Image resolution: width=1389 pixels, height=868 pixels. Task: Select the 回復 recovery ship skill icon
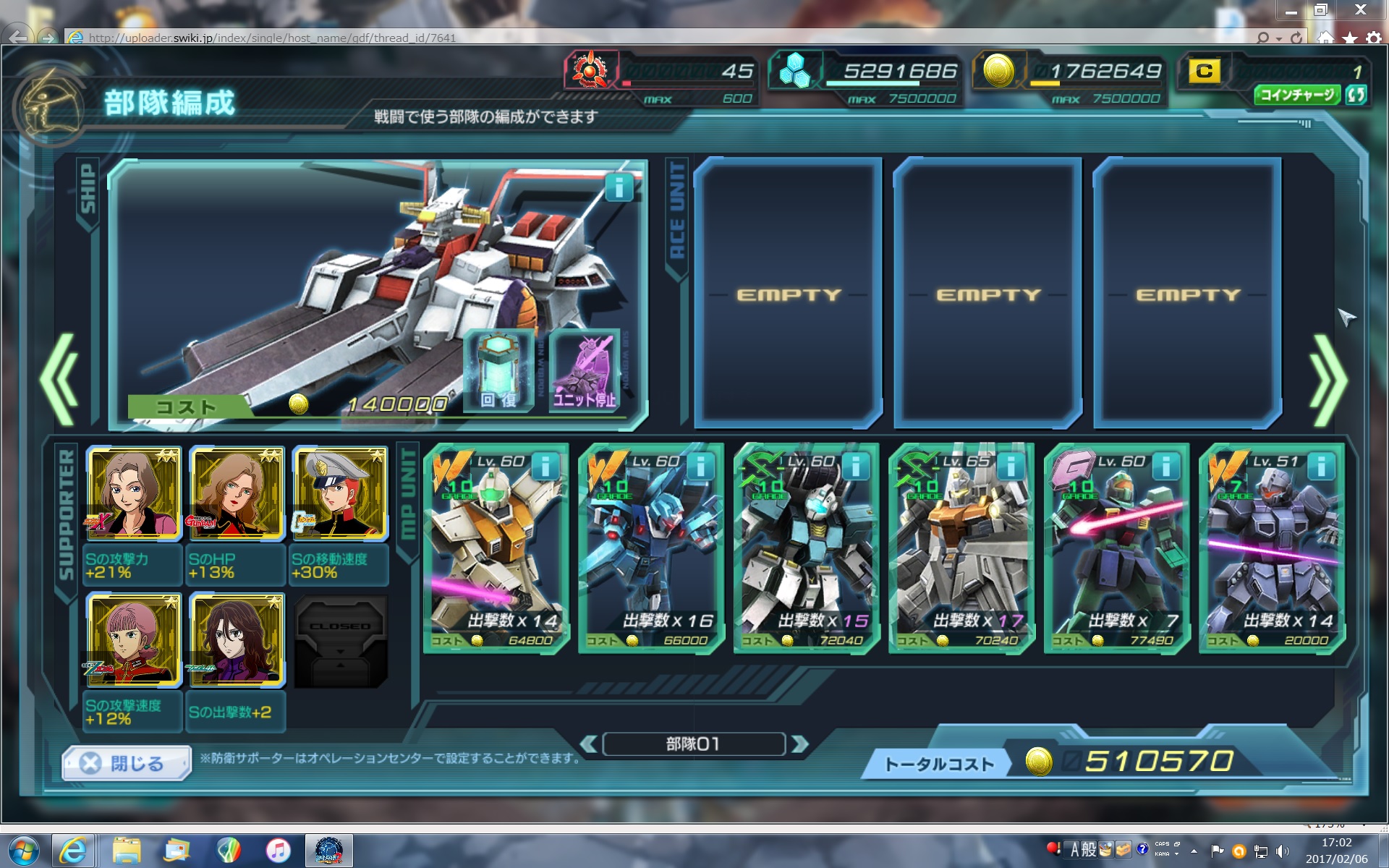pyautogui.click(x=498, y=370)
